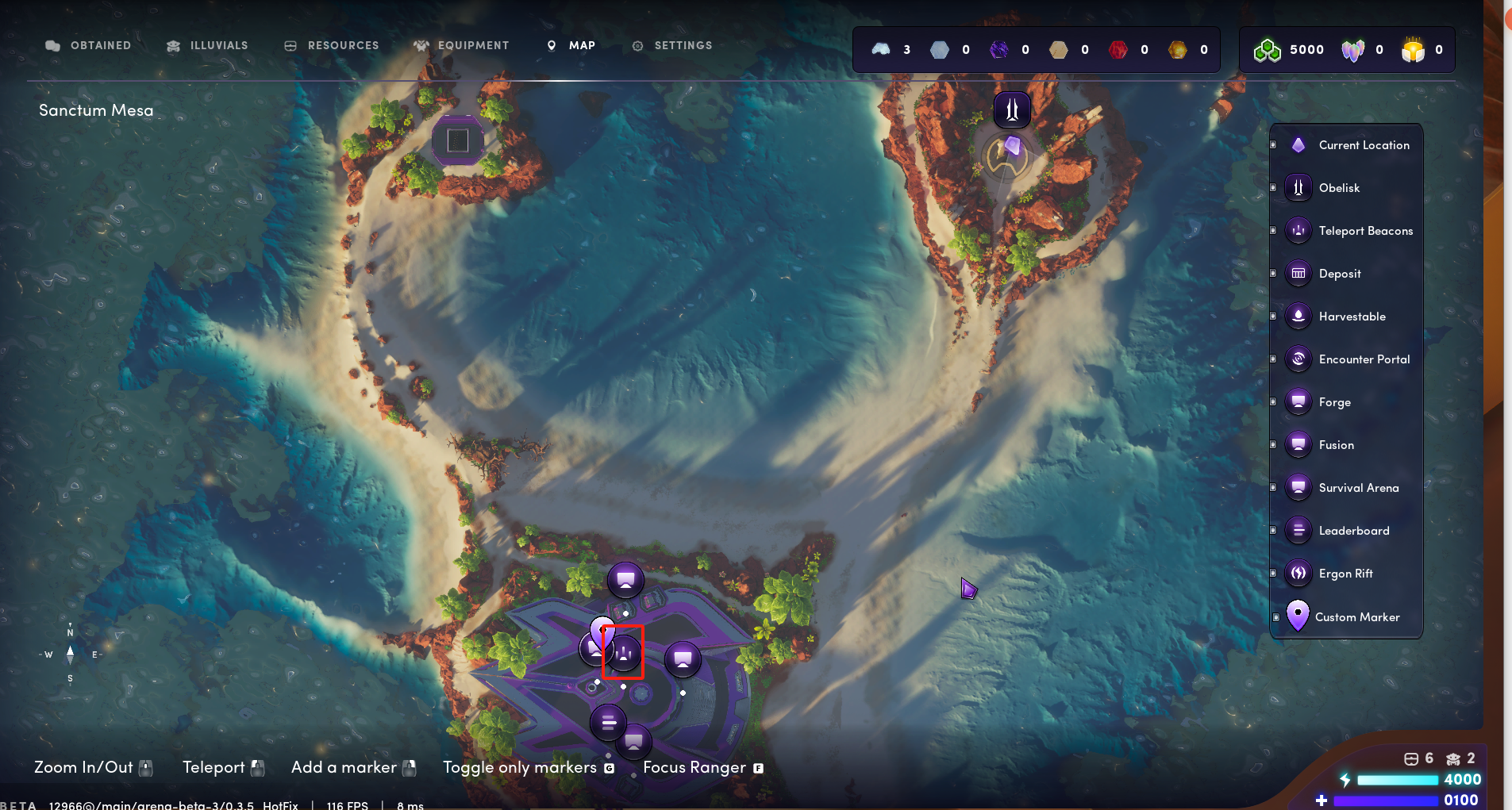Screen dimensions: 1512x810
Task: Toggle the Obelisk legend filter
Action: point(1339,188)
